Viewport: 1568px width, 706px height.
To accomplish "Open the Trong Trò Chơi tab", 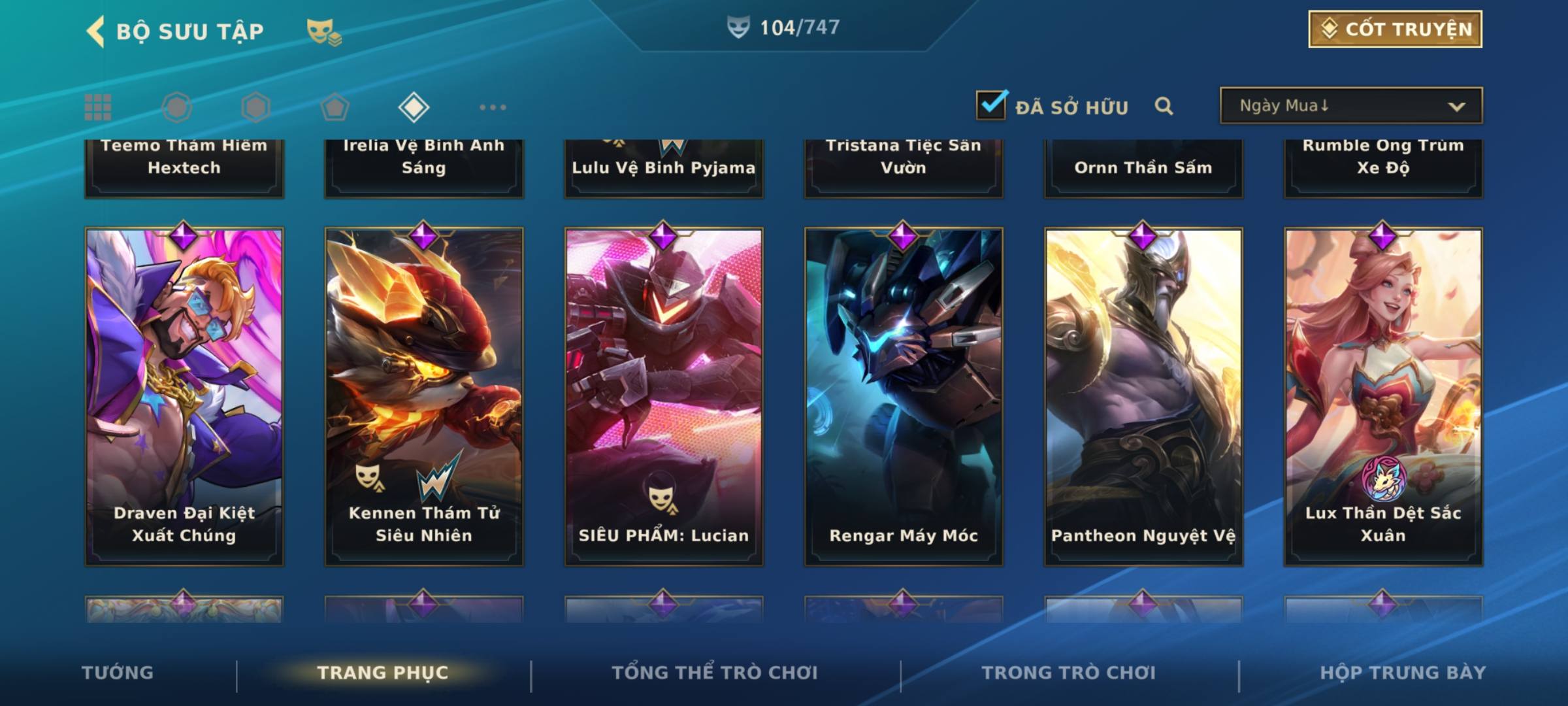I will [x=1068, y=673].
